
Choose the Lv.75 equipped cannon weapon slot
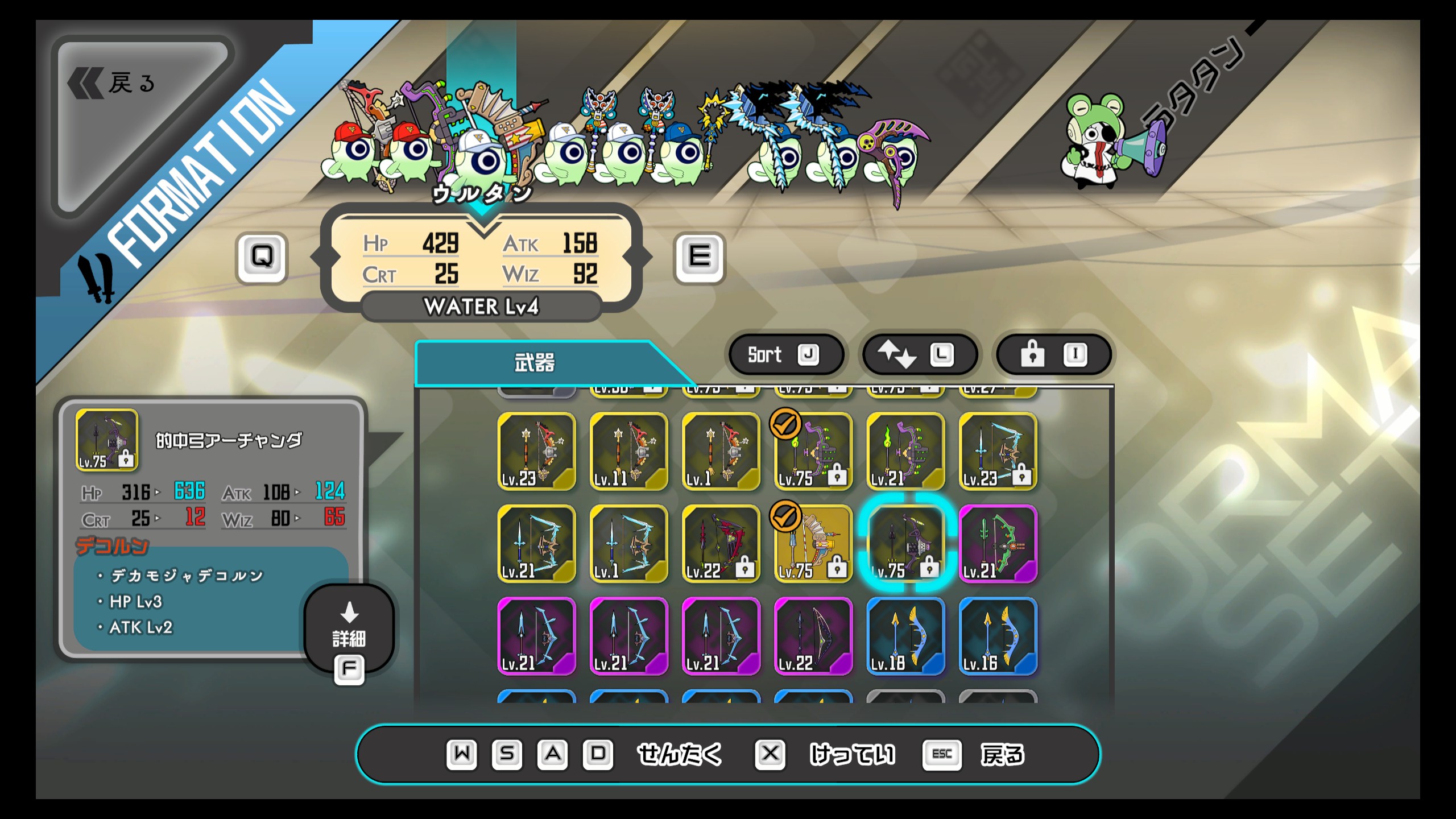(x=813, y=544)
